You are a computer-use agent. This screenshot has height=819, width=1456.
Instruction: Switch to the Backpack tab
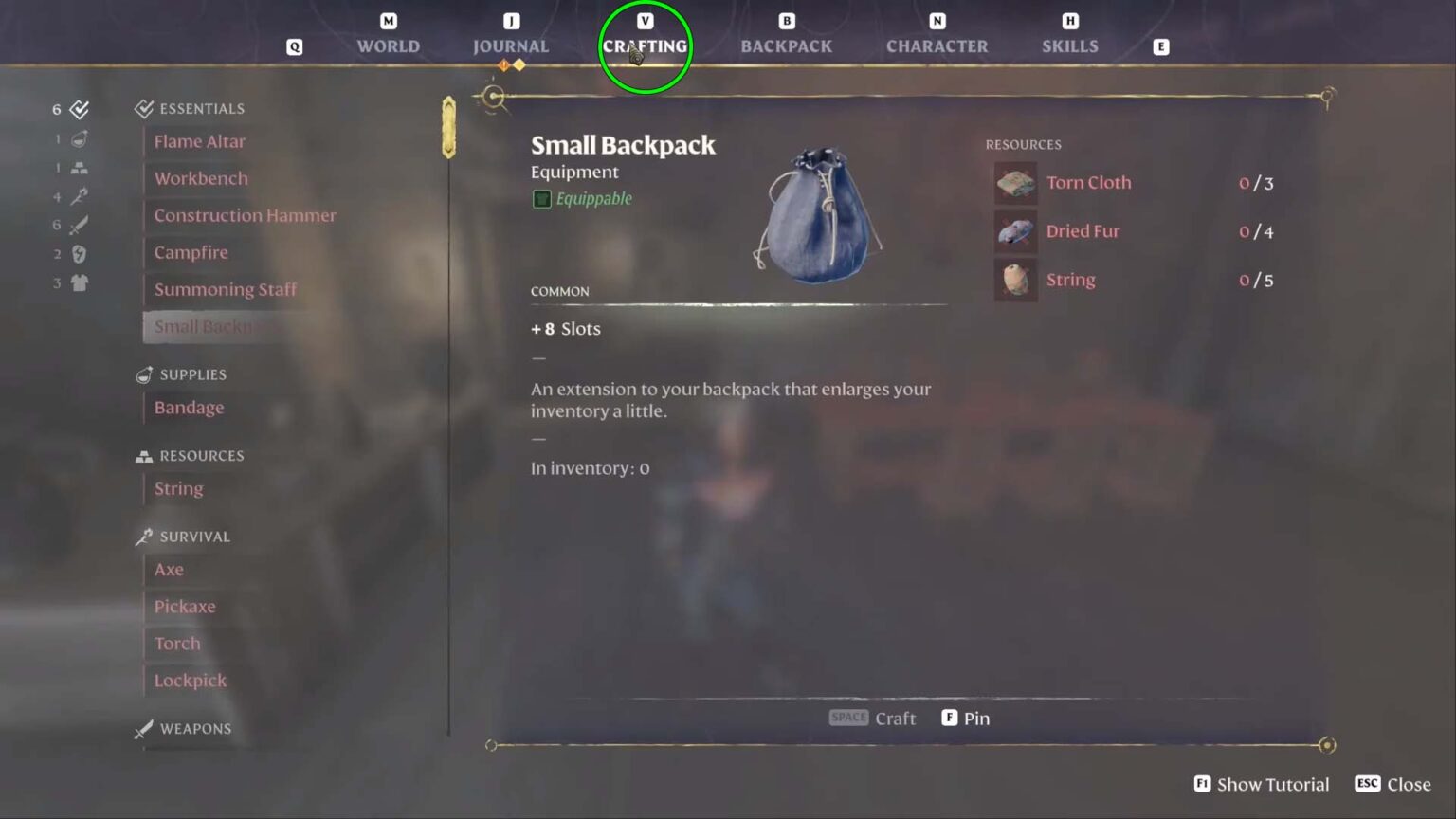786,45
